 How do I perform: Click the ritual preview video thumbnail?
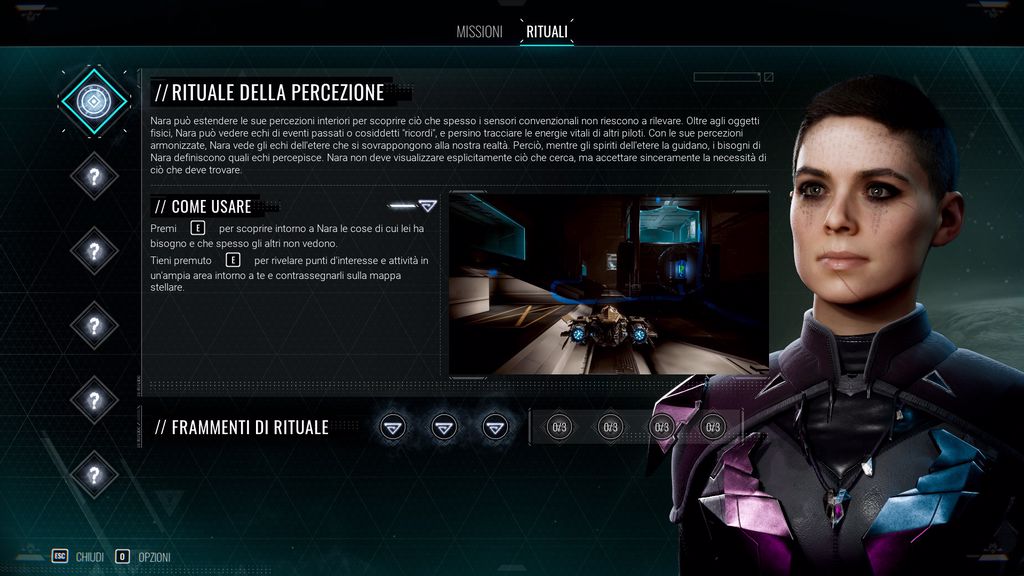608,283
